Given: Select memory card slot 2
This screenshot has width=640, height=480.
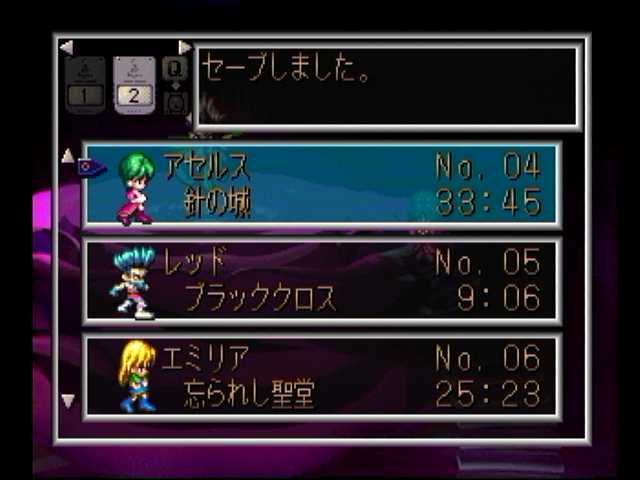Looking at the screenshot, I should [134, 84].
